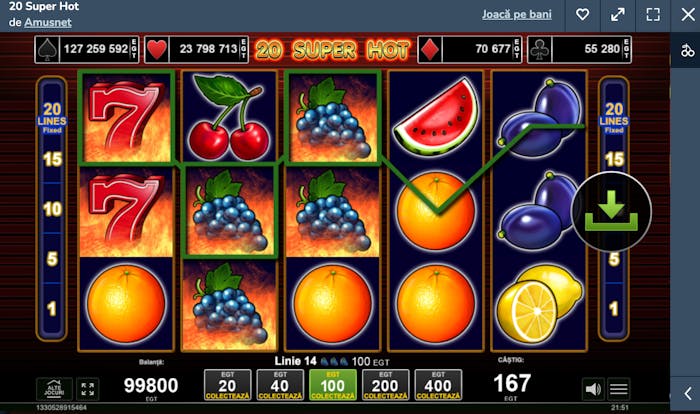Toggle the in-game fullscreen arrows icon
The height and width of the screenshot is (414, 700).
coord(87,388)
